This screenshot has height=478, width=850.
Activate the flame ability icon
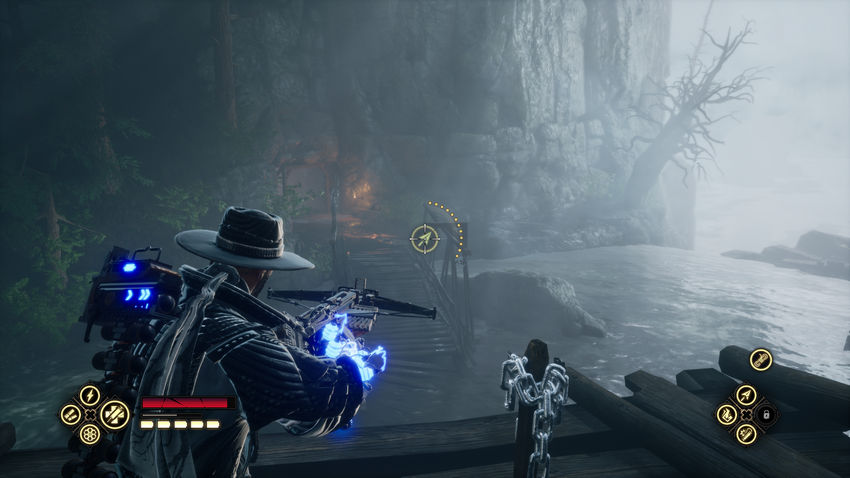(726, 414)
